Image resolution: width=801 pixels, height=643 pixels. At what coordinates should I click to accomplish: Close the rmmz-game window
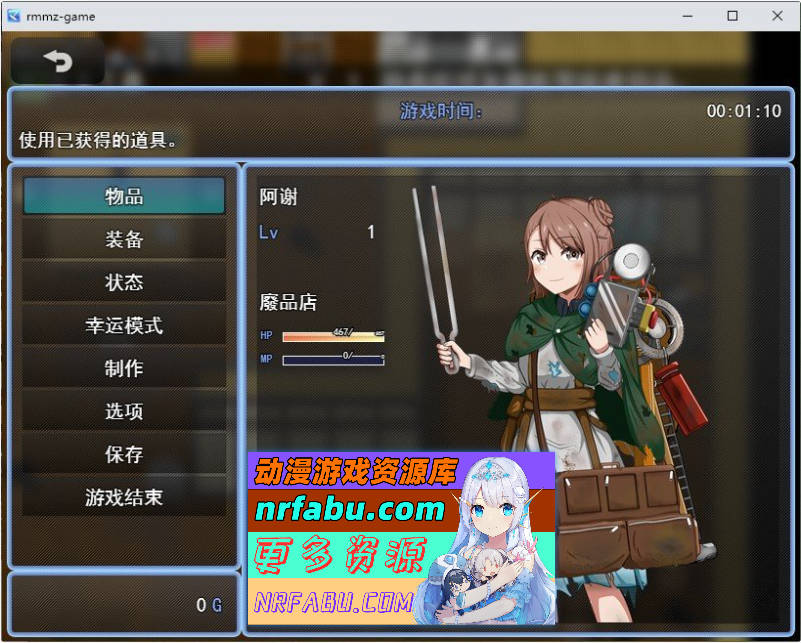tap(777, 16)
